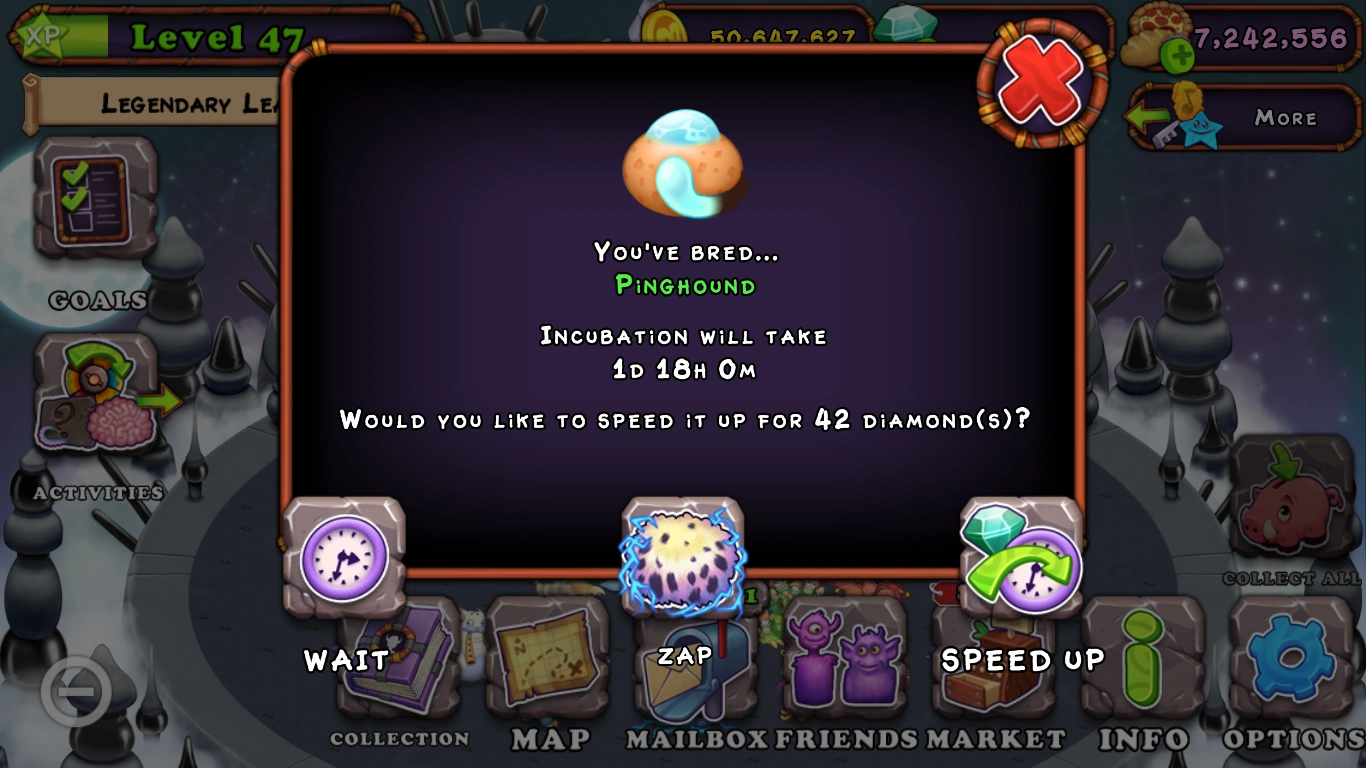The height and width of the screenshot is (768, 1366).
Task: Open the Map
Action: (548, 655)
